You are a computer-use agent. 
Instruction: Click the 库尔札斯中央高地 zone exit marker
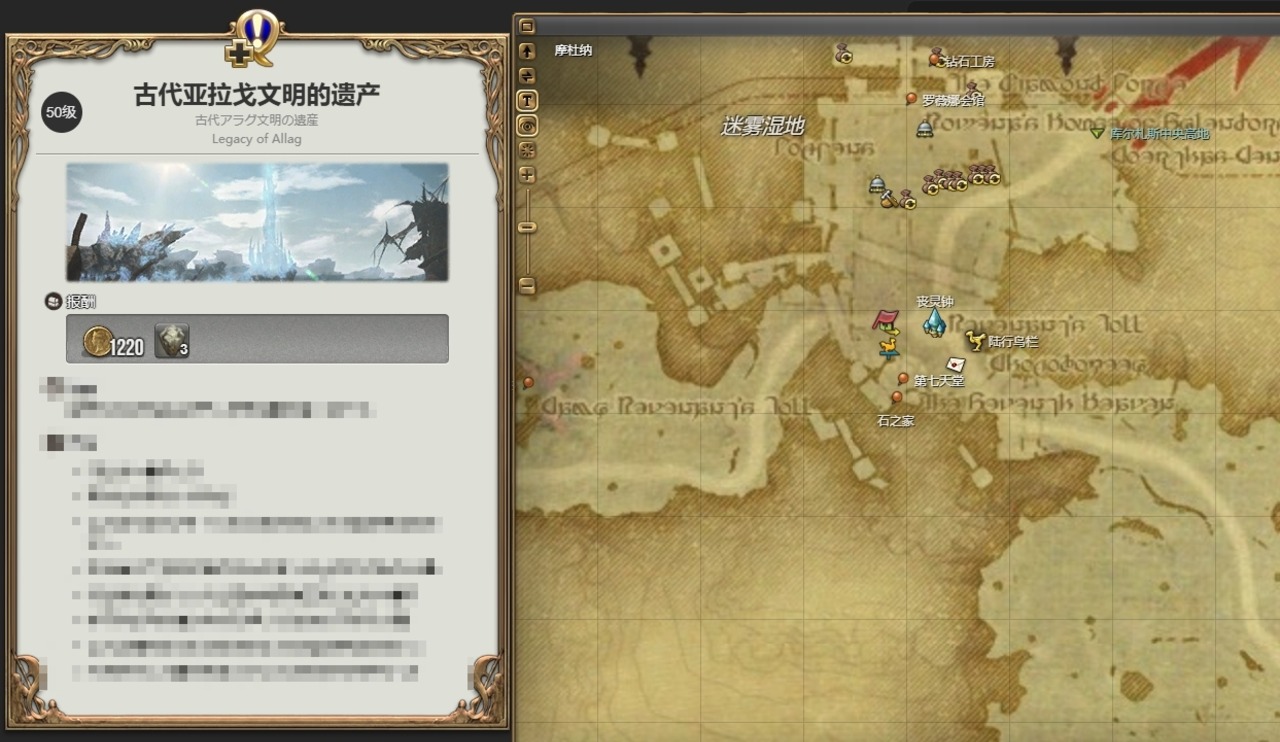1097,133
